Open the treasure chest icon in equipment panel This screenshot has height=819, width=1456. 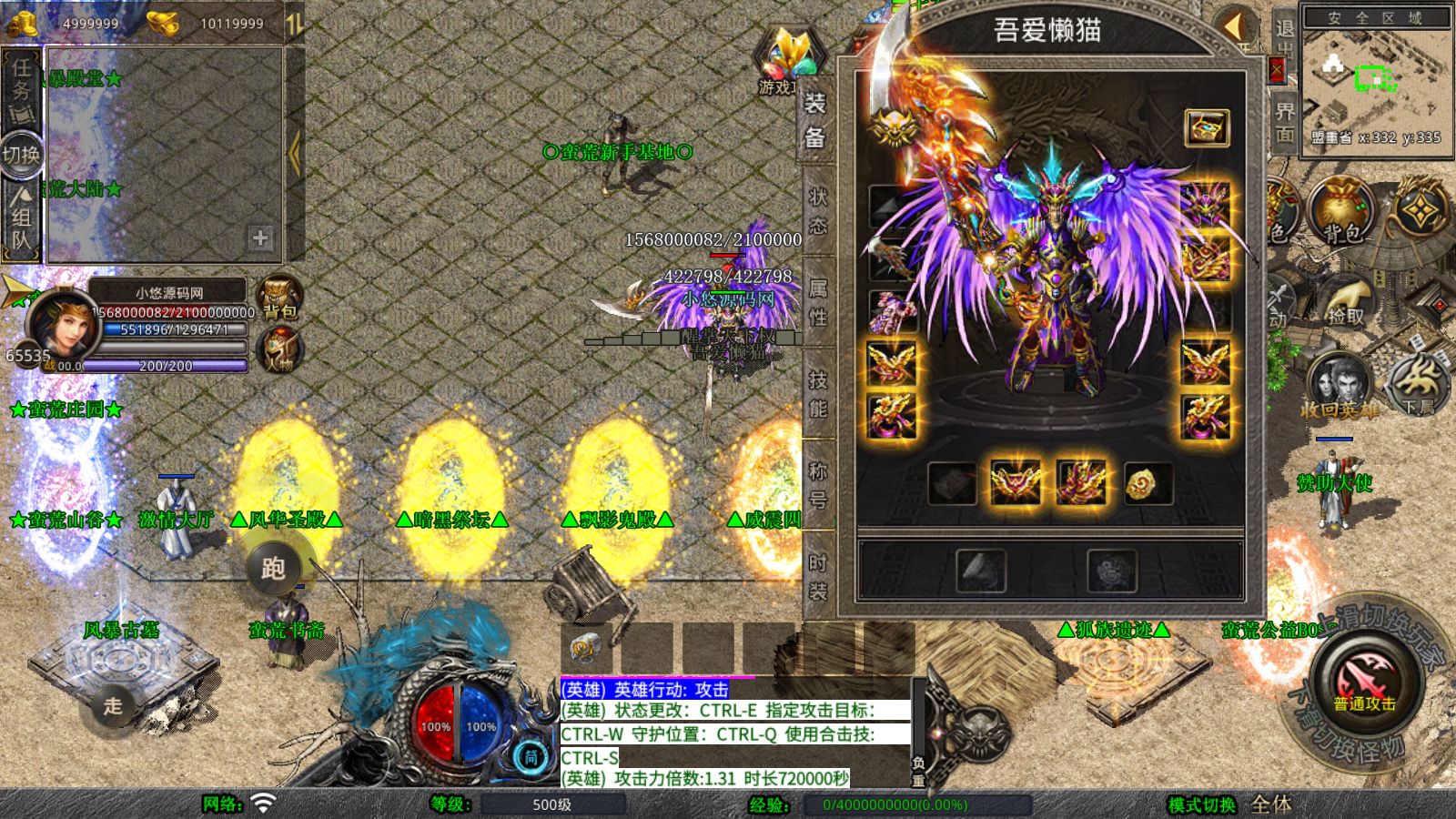[x=1206, y=128]
